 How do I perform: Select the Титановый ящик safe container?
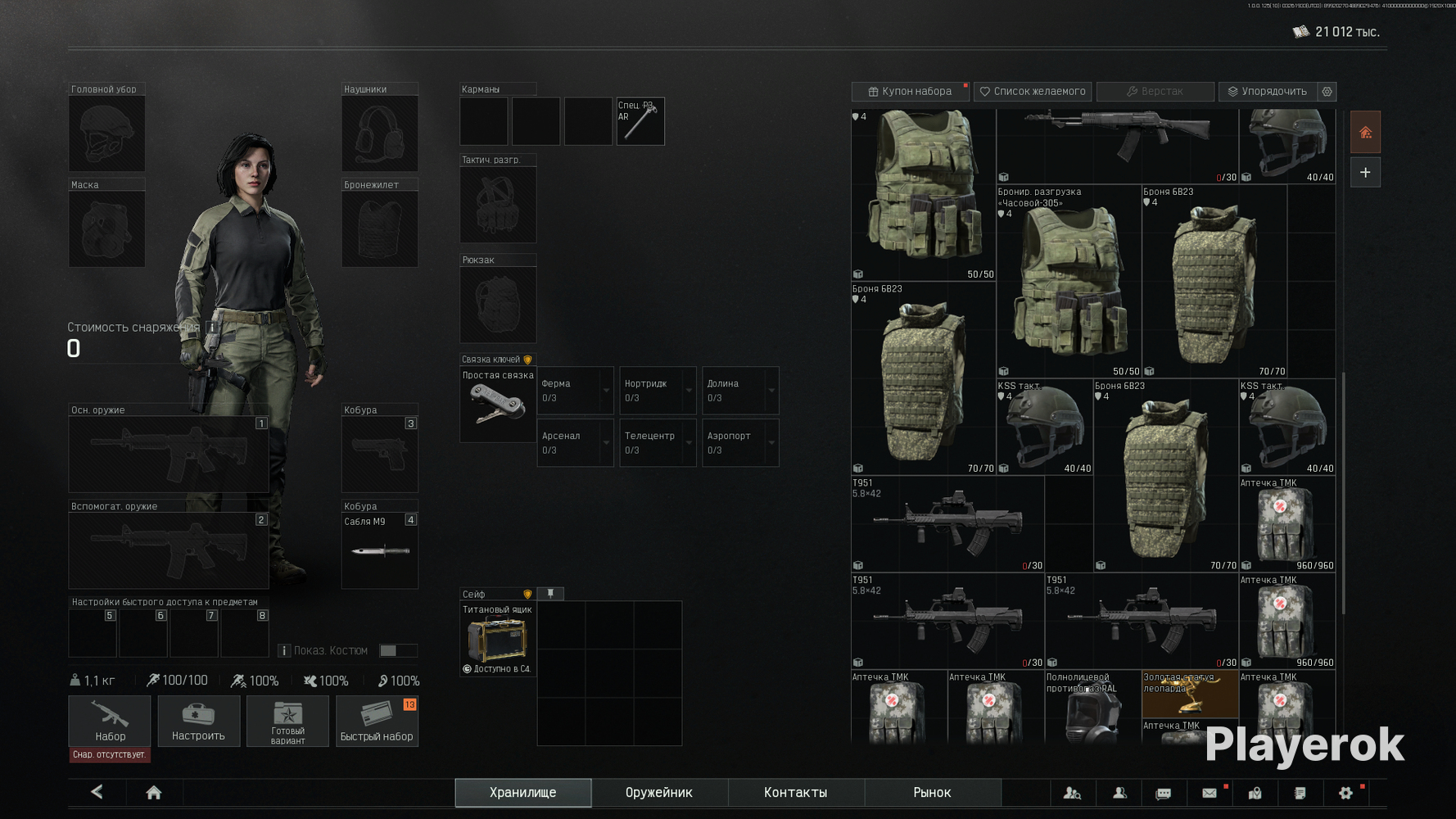click(497, 639)
